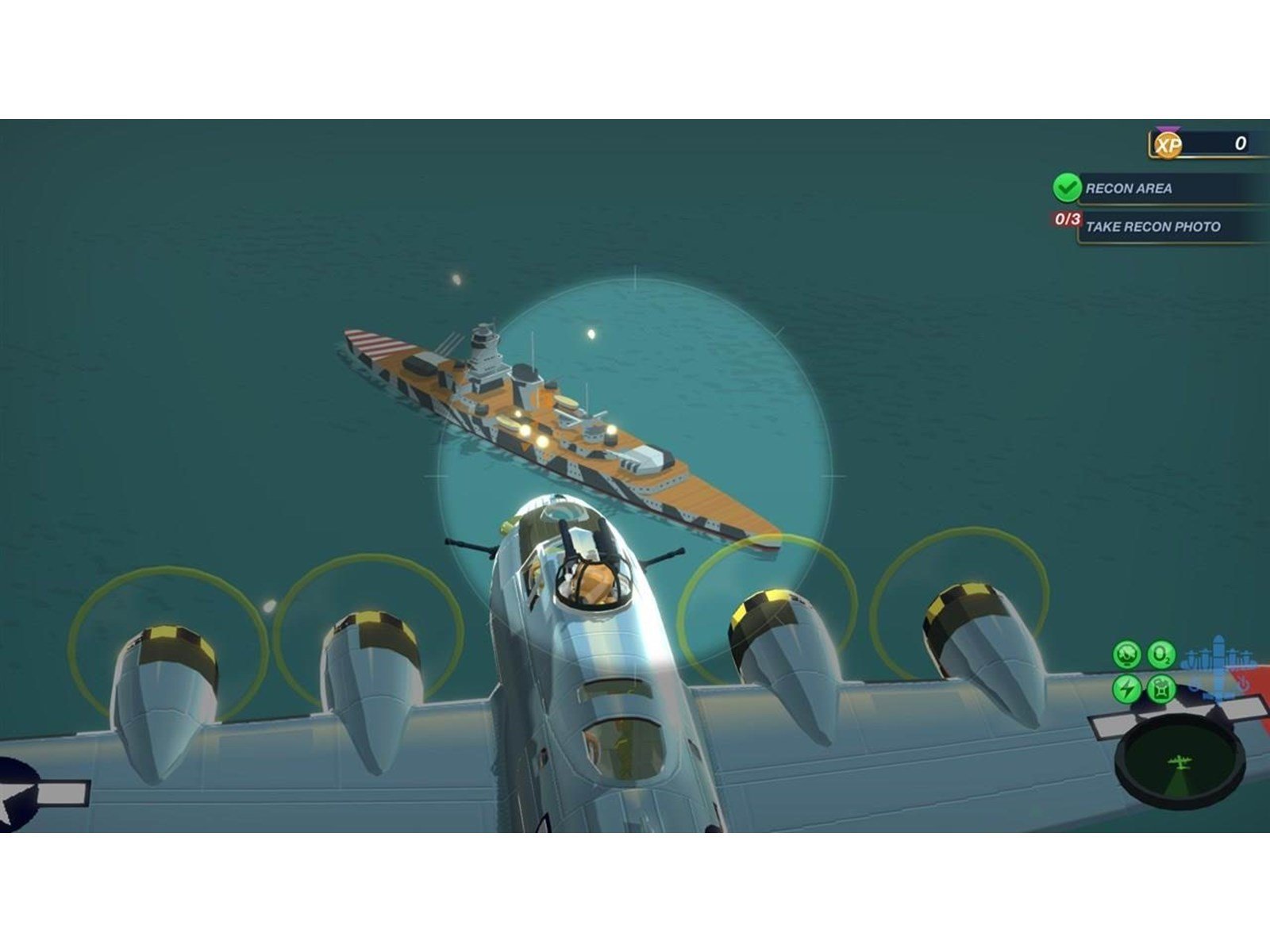The height and width of the screenshot is (952, 1270).
Task: Click the green checkmark on RECON AREA
Action: click(x=1066, y=190)
